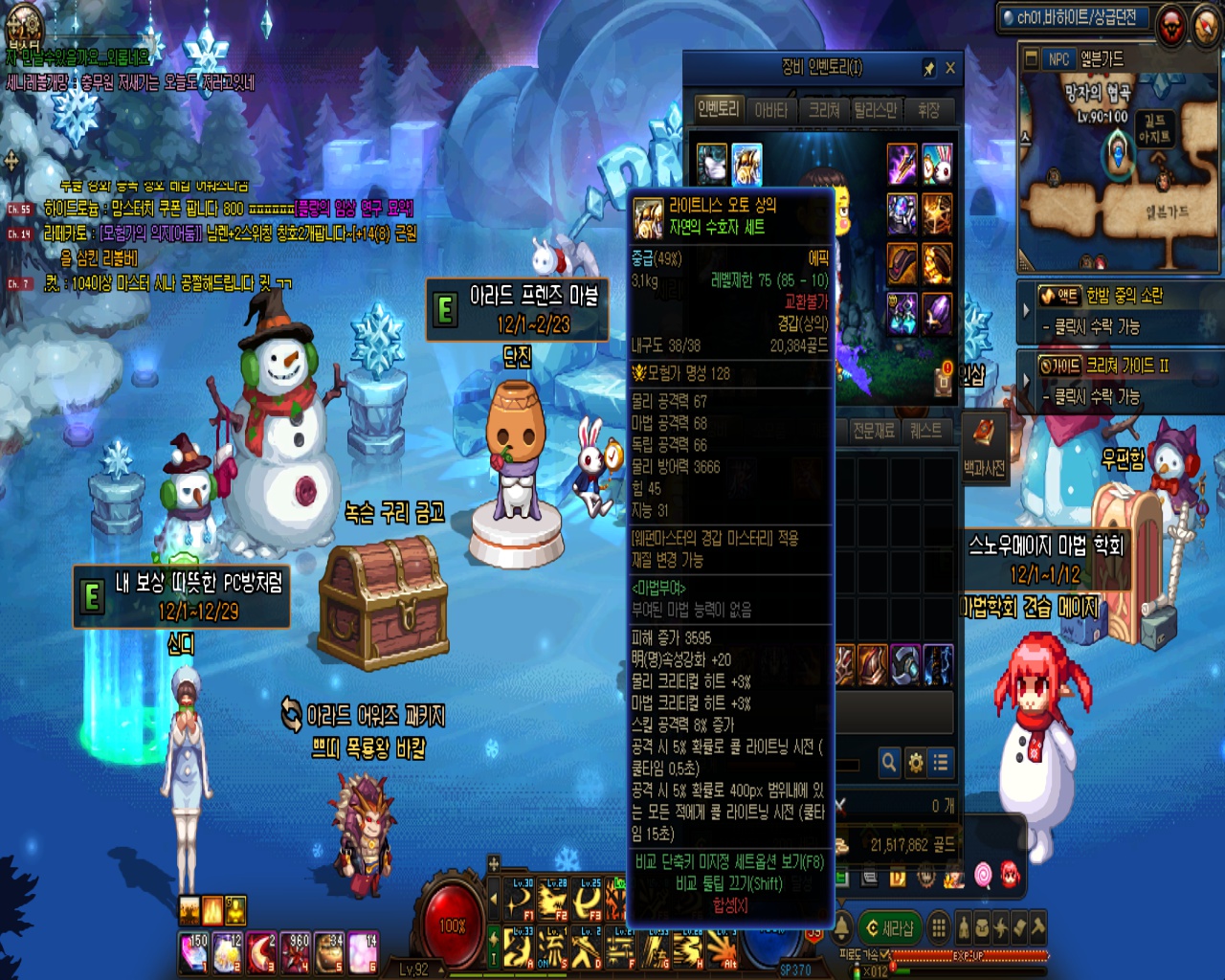The height and width of the screenshot is (980, 1225).
Task: Open inventory settings gear icon
Action: 916,762
